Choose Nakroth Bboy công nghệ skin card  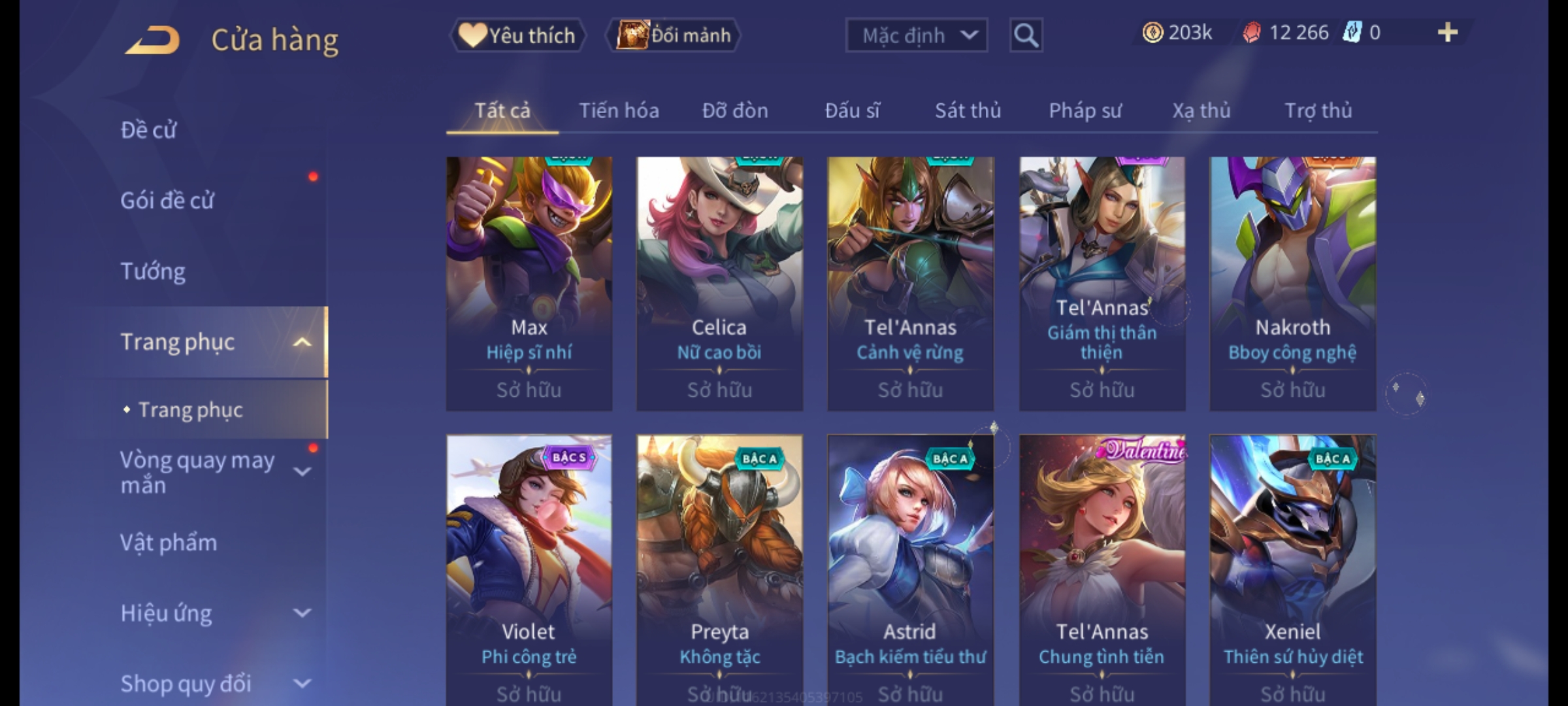tap(1292, 283)
